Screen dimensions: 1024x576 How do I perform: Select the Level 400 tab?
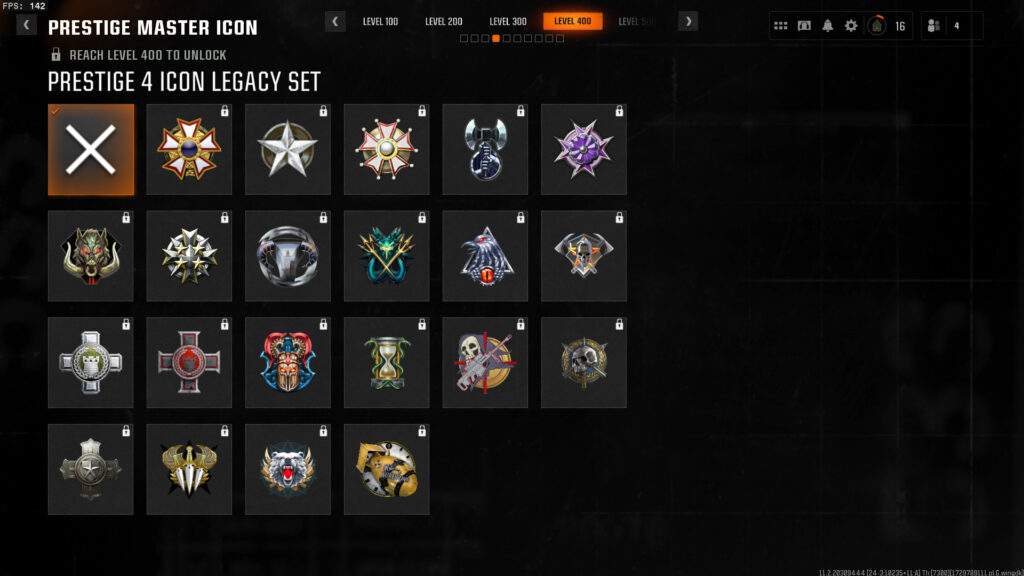coord(573,21)
